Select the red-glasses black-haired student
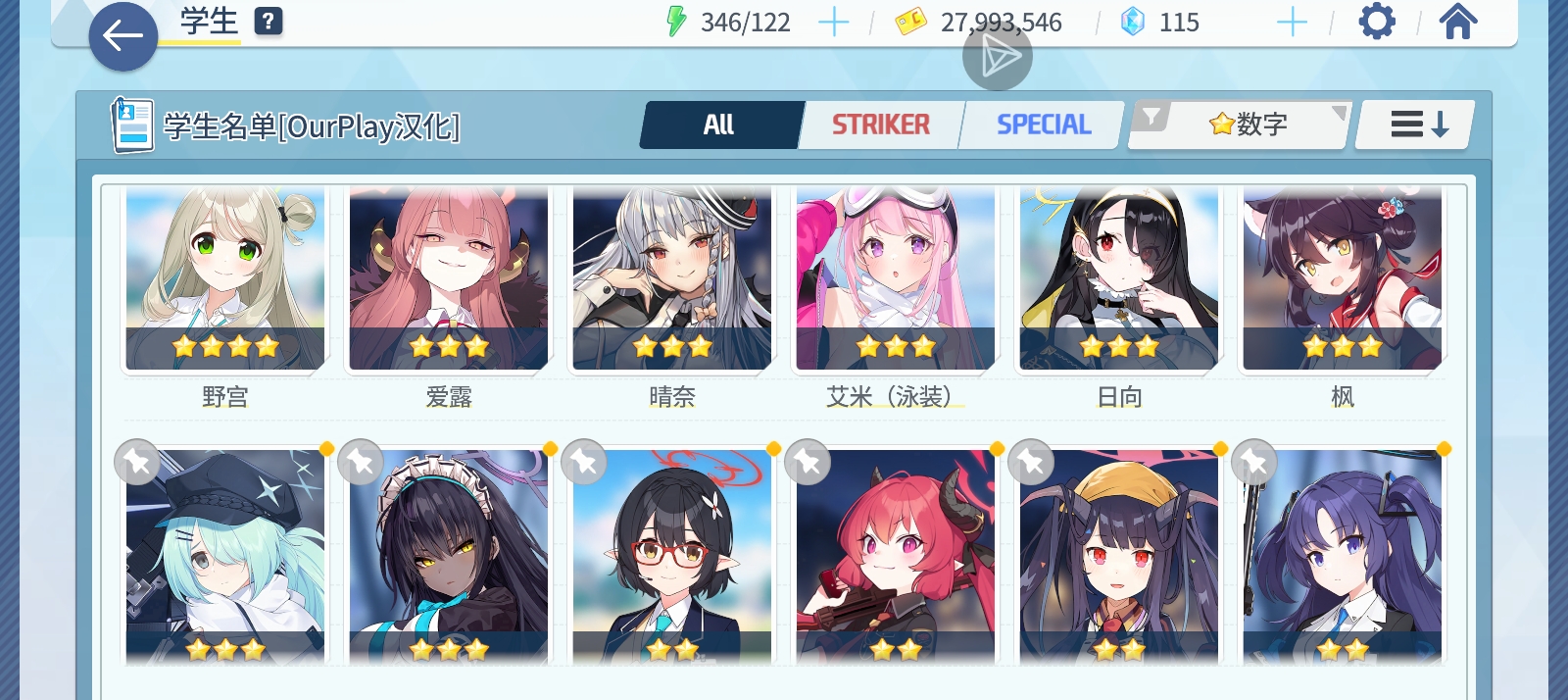 tap(672, 556)
